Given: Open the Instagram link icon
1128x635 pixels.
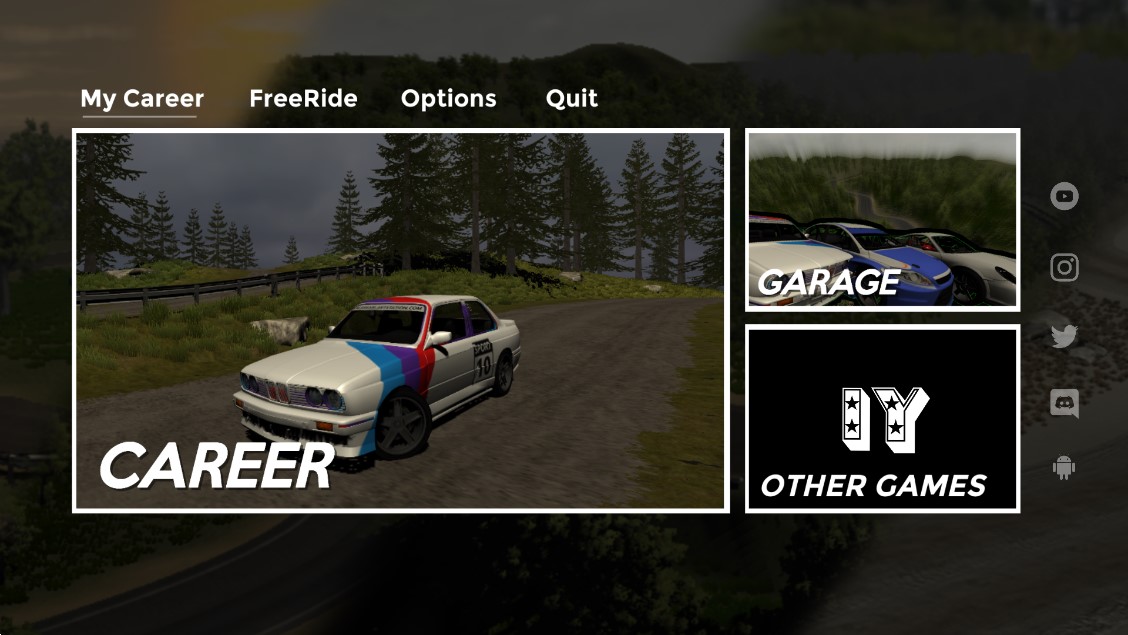Looking at the screenshot, I should (x=1064, y=268).
